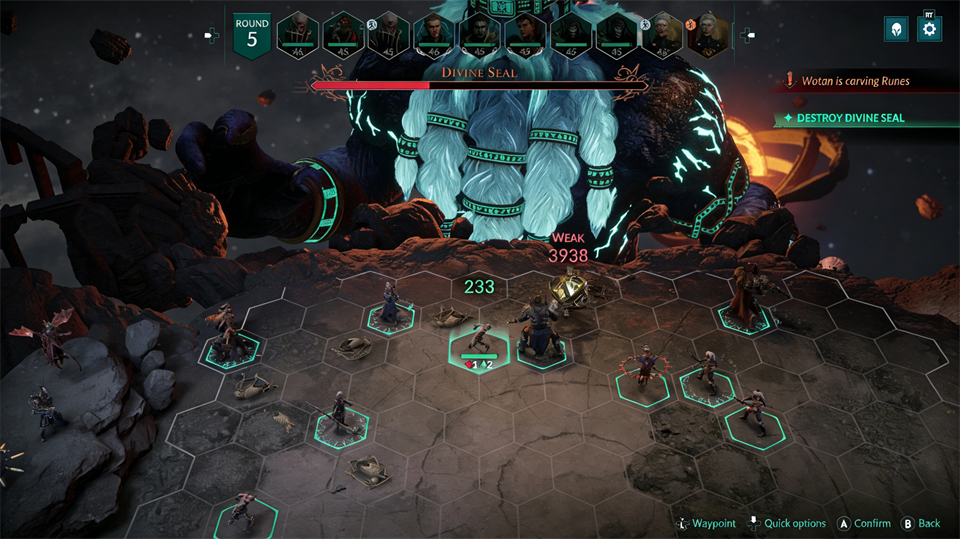Click the Round 5 banner
960x539 pixels.
(x=250, y=35)
